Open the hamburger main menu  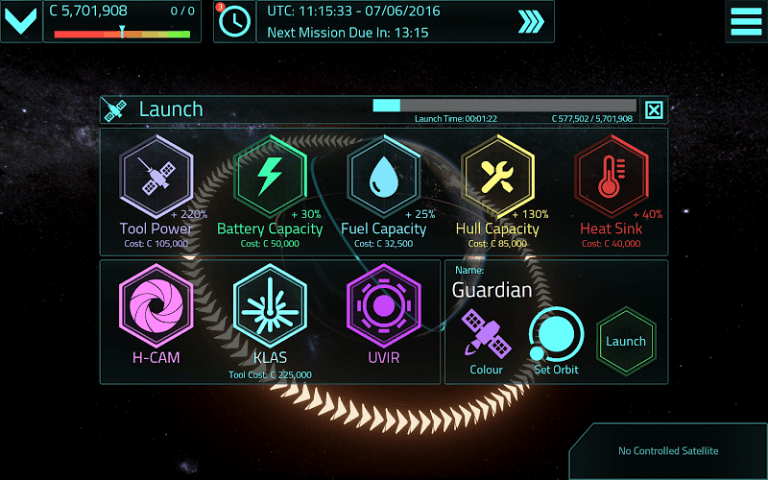pyautogui.click(x=745, y=21)
